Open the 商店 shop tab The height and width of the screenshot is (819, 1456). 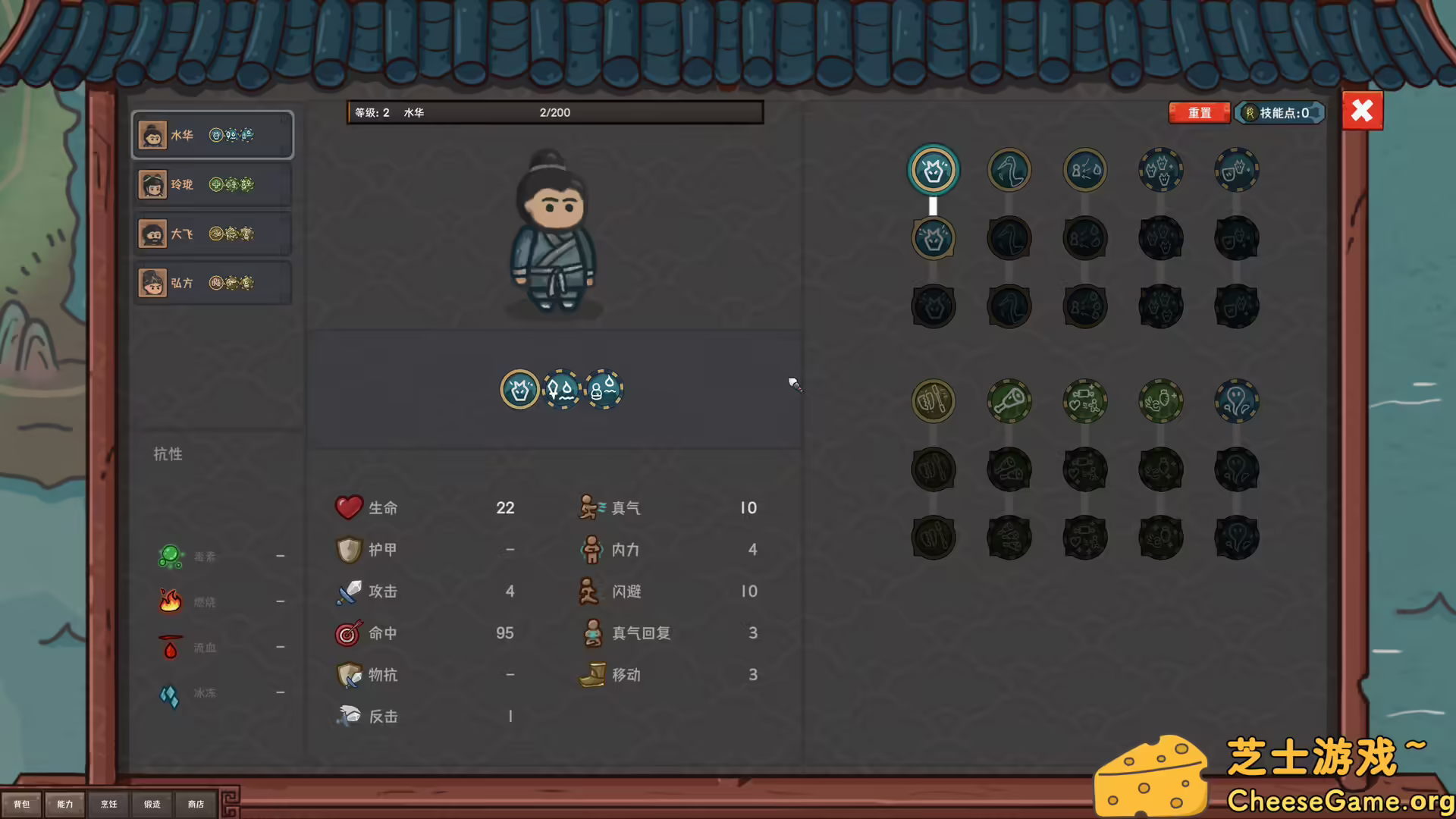196,804
